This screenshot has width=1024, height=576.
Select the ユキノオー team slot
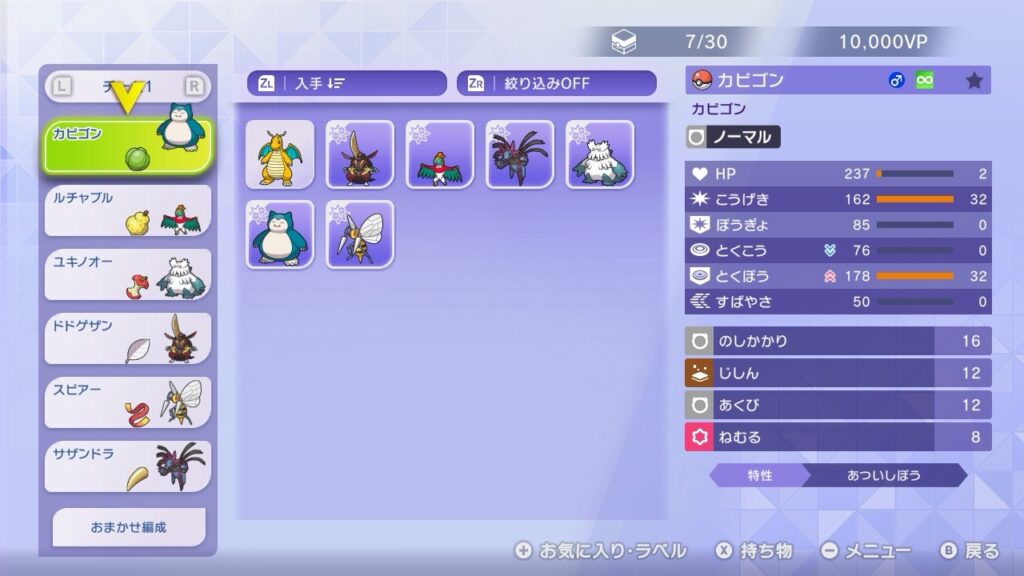tap(127, 274)
